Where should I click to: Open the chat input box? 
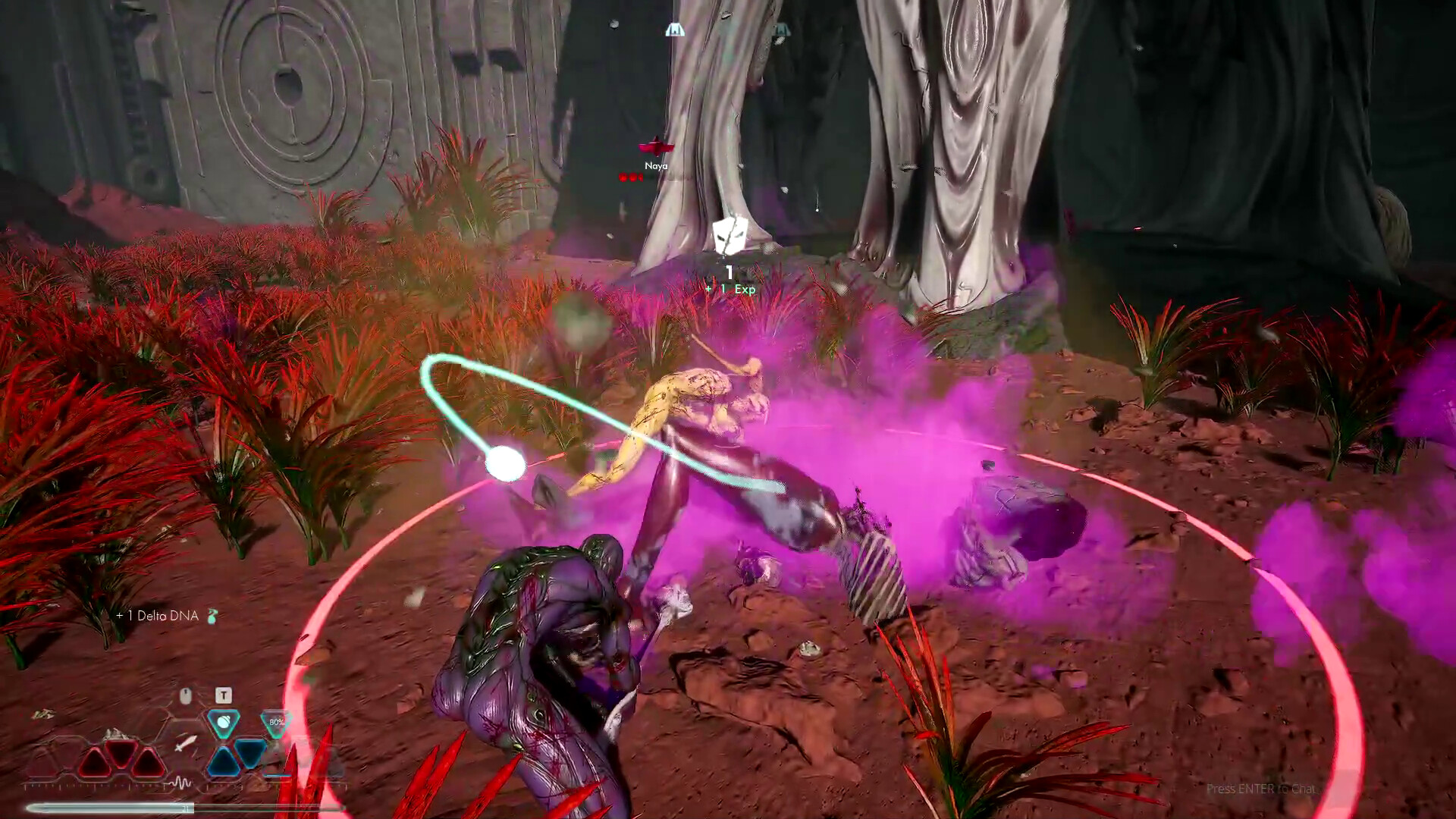pyautogui.click(x=1260, y=789)
